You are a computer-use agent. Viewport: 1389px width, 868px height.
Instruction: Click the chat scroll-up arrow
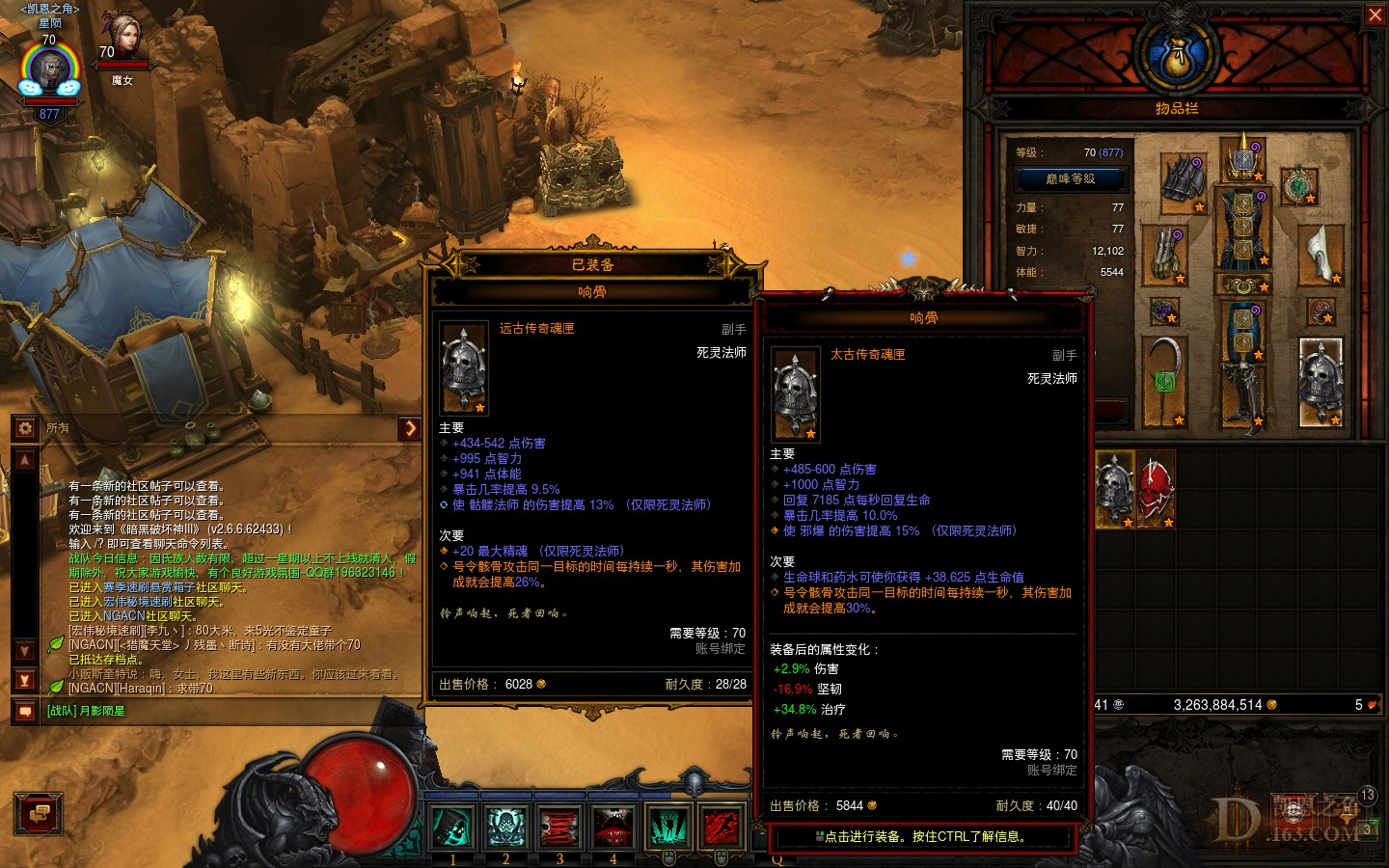[23, 460]
